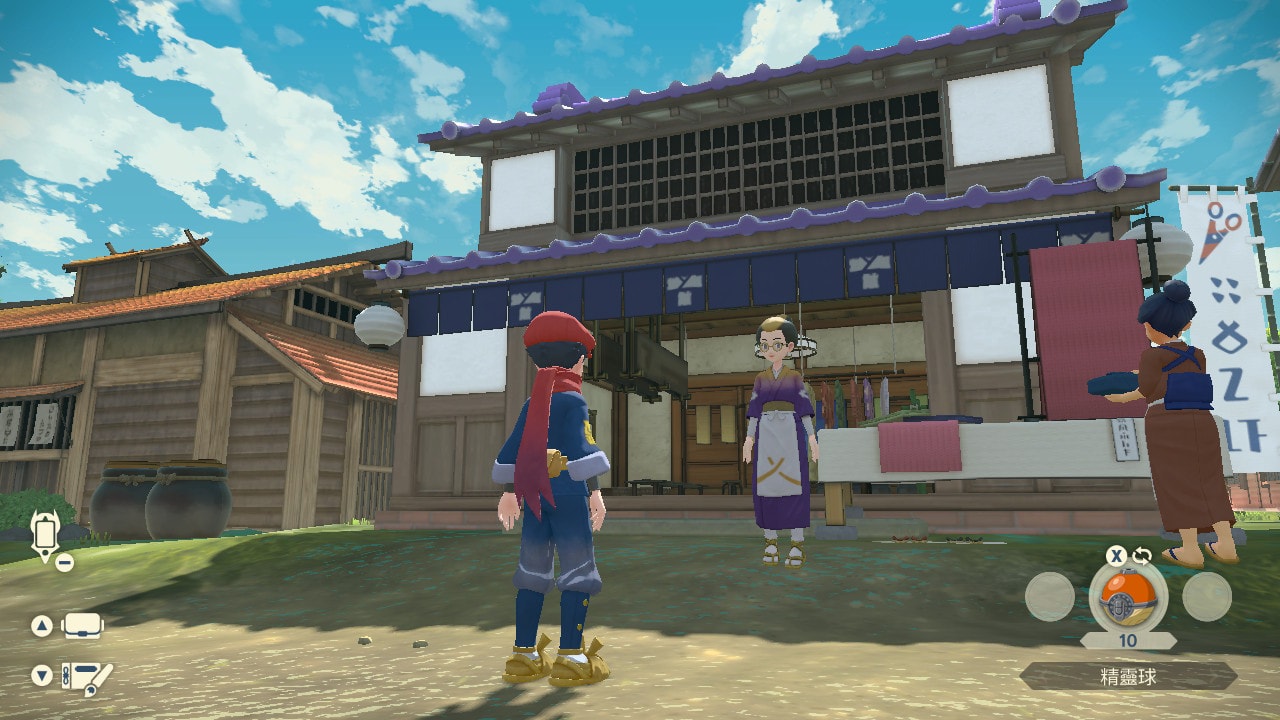Open the Arc Phone map icon
Viewport: 1280px width, 720px height.
(x=44, y=536)
